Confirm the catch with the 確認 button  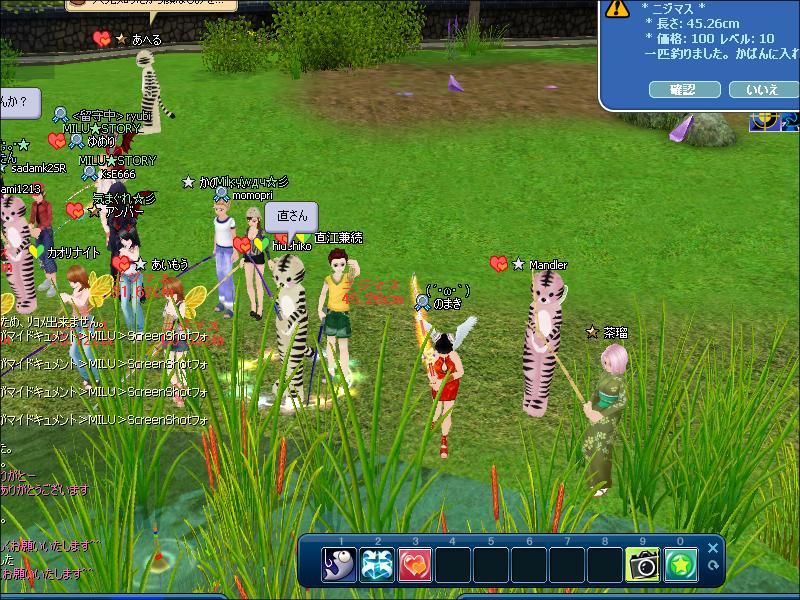click(x=685, y=90)
